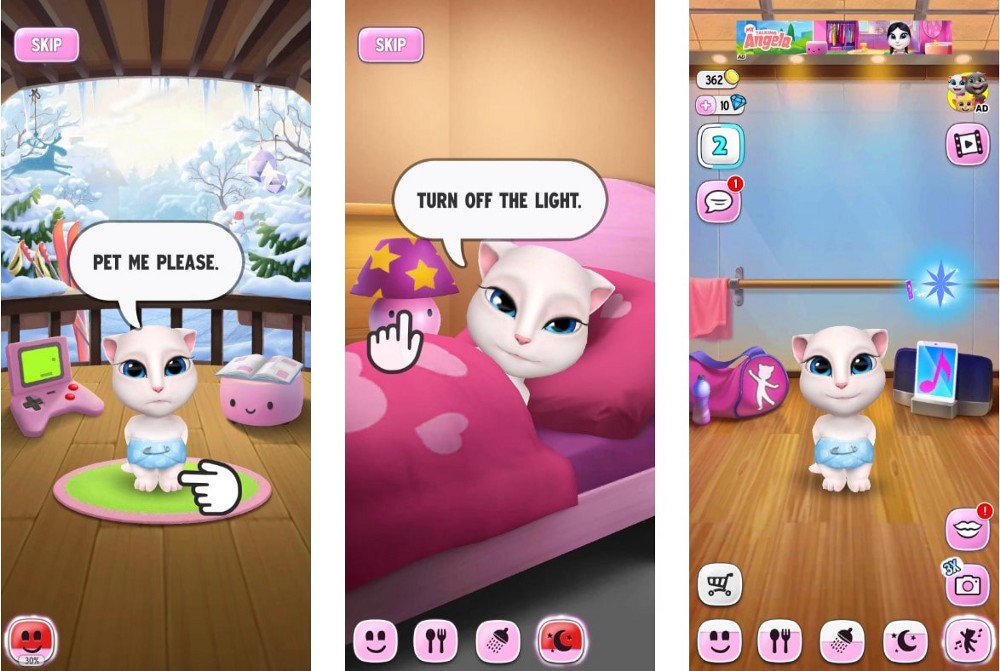Skip the "Pet me please" tutorial prompt
This screenshot has height=671, width=1000.
pyautogui.click(x=46, y=45)
